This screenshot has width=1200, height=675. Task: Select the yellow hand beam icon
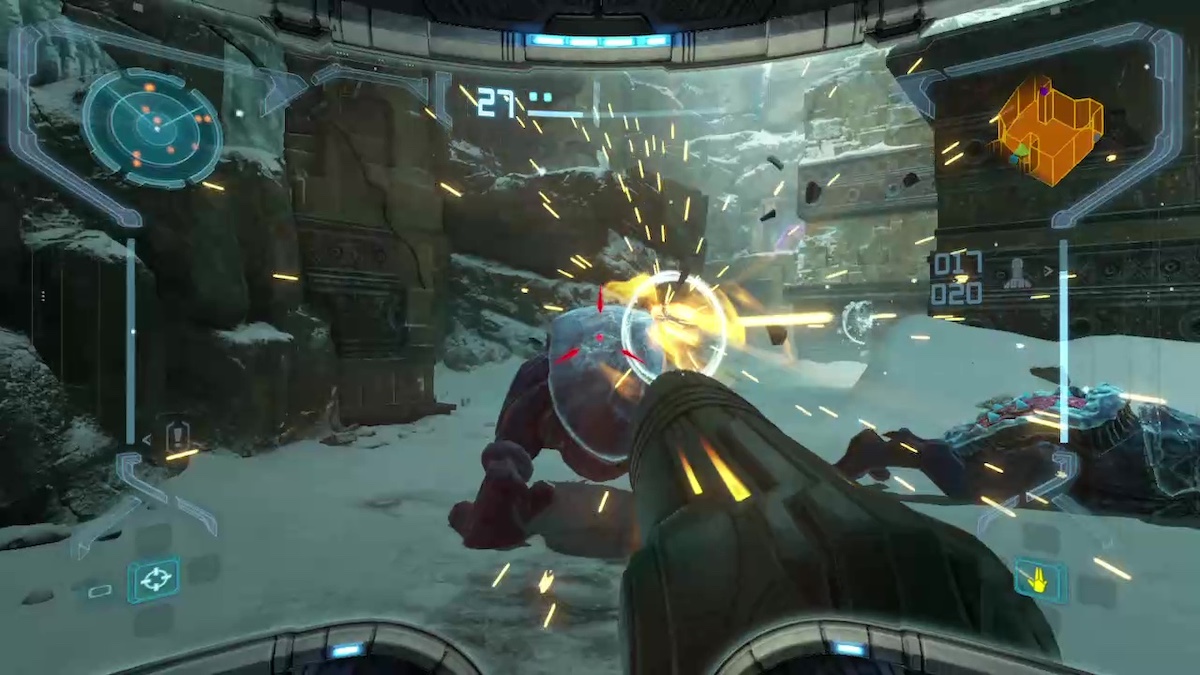coord(1041,579)
